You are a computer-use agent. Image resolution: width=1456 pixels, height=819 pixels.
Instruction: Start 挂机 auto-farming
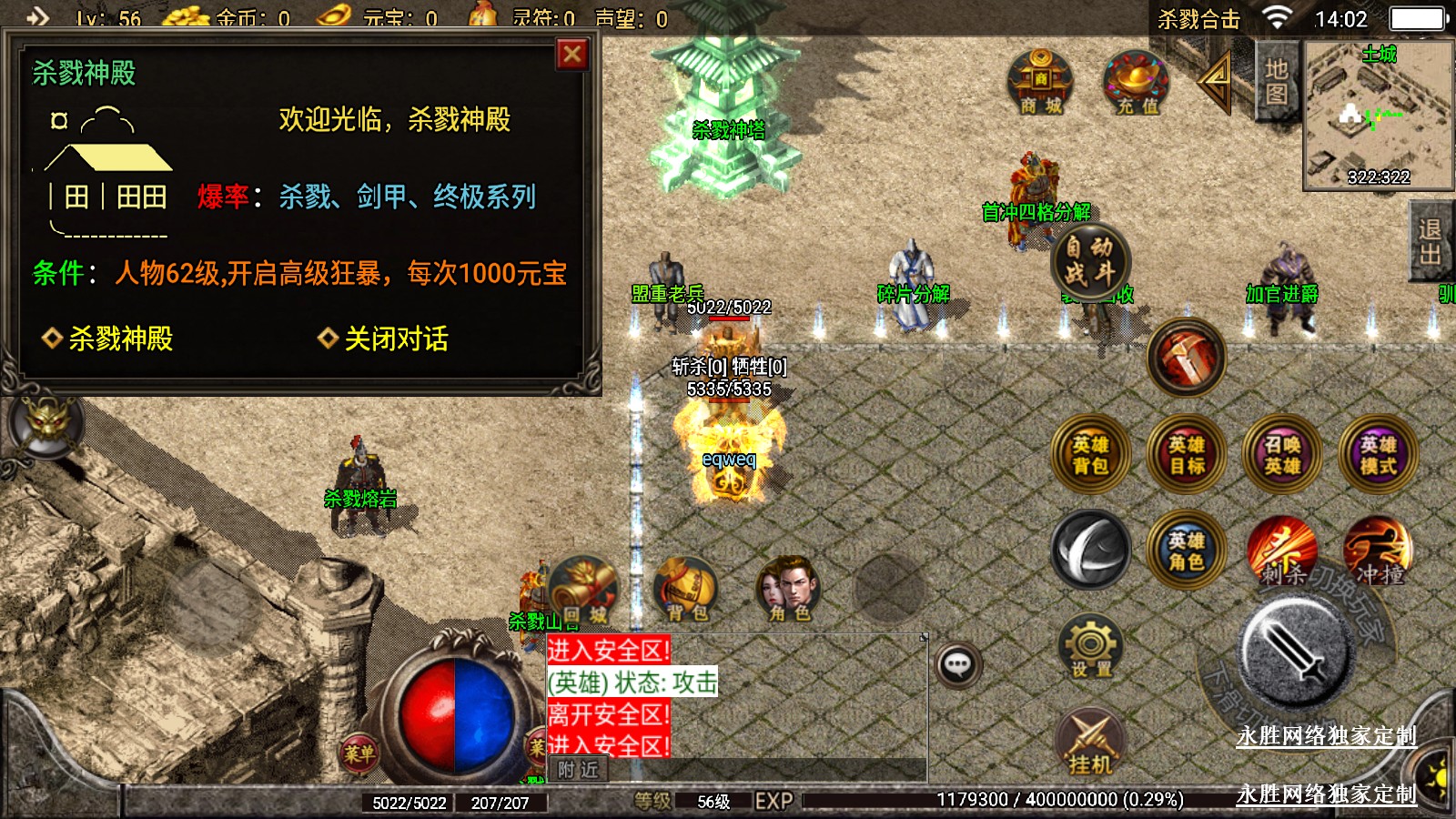coord(1090,743)
